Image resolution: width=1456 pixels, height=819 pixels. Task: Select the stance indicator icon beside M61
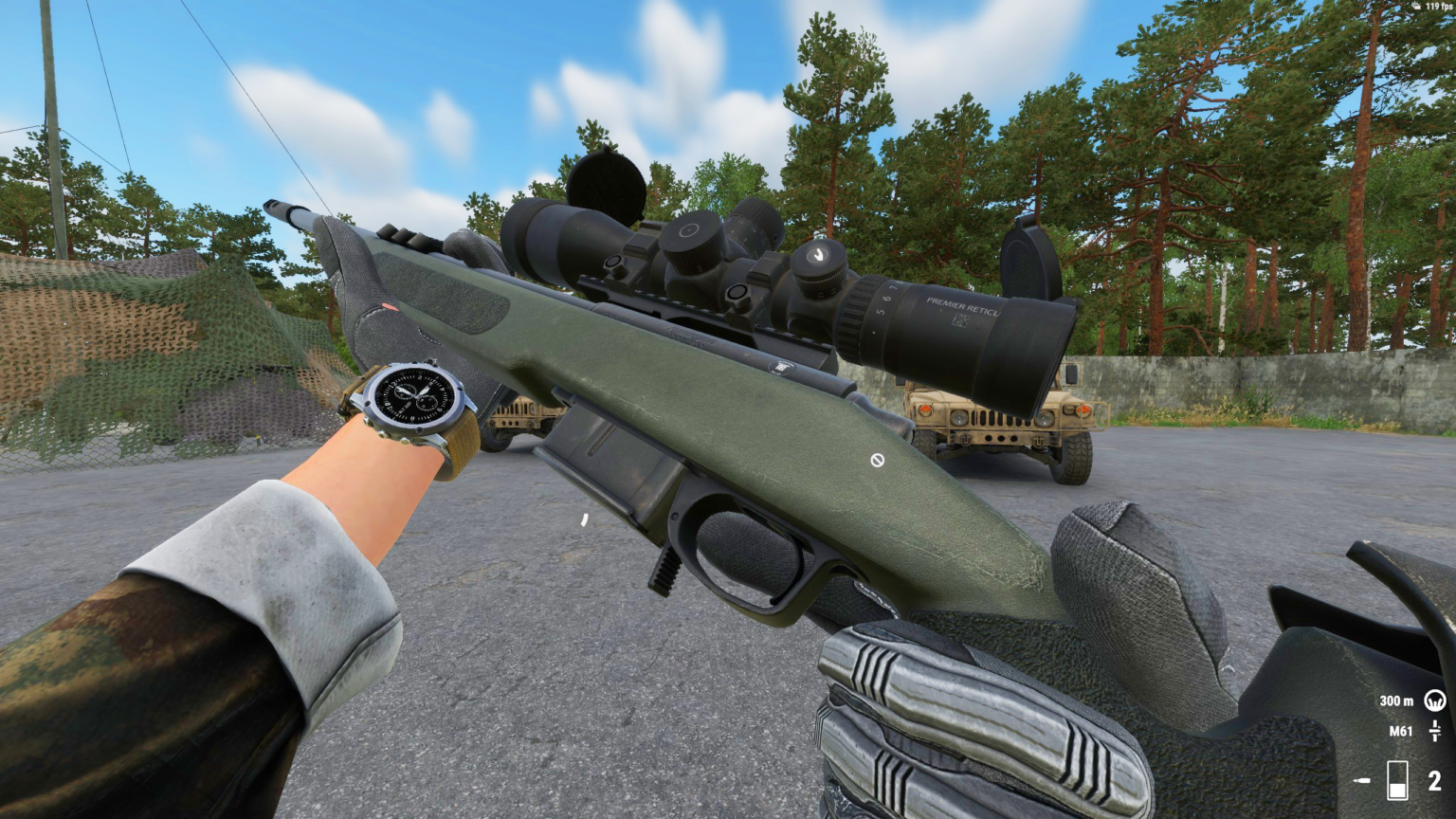(x=1436, y=731)
